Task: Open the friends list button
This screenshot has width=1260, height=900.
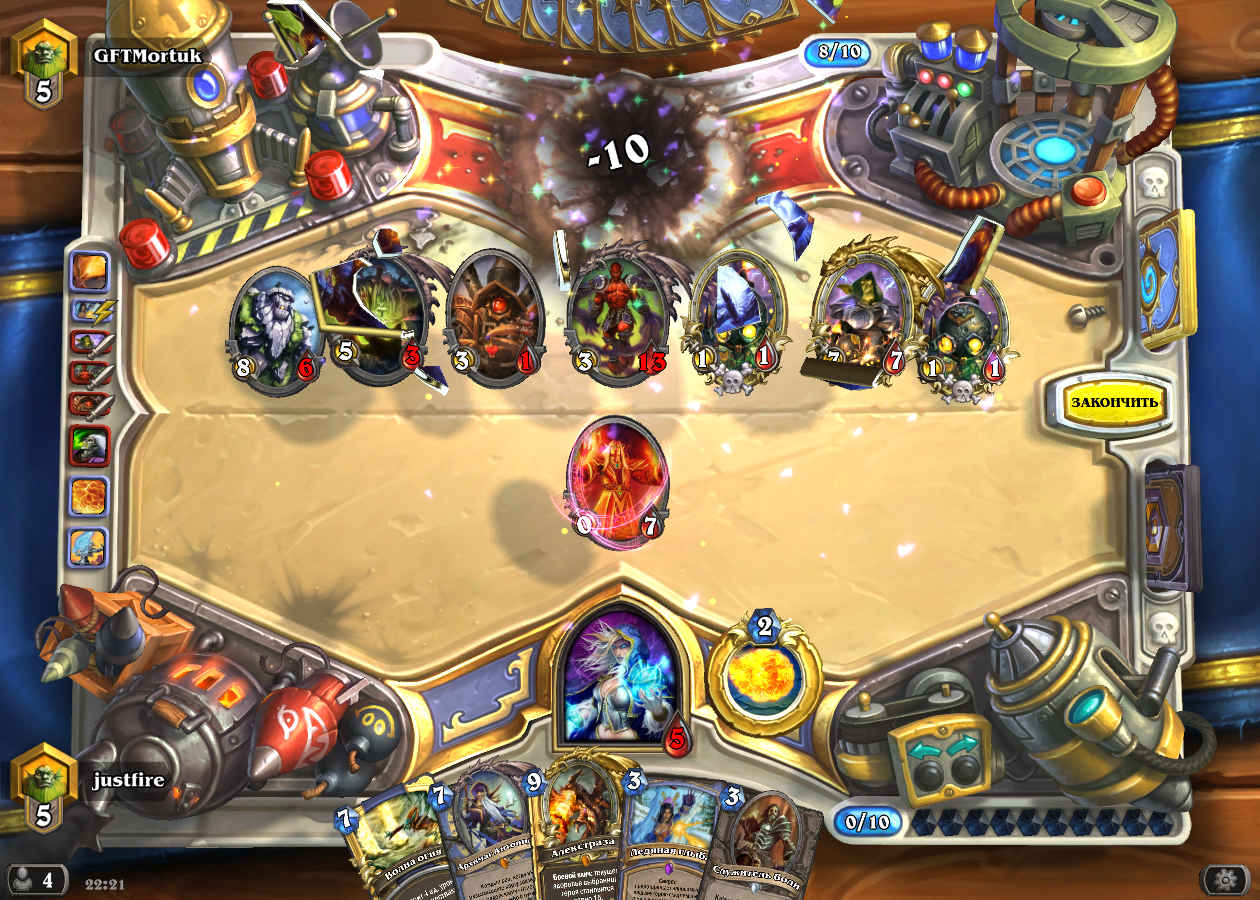Action: [35, 881]
